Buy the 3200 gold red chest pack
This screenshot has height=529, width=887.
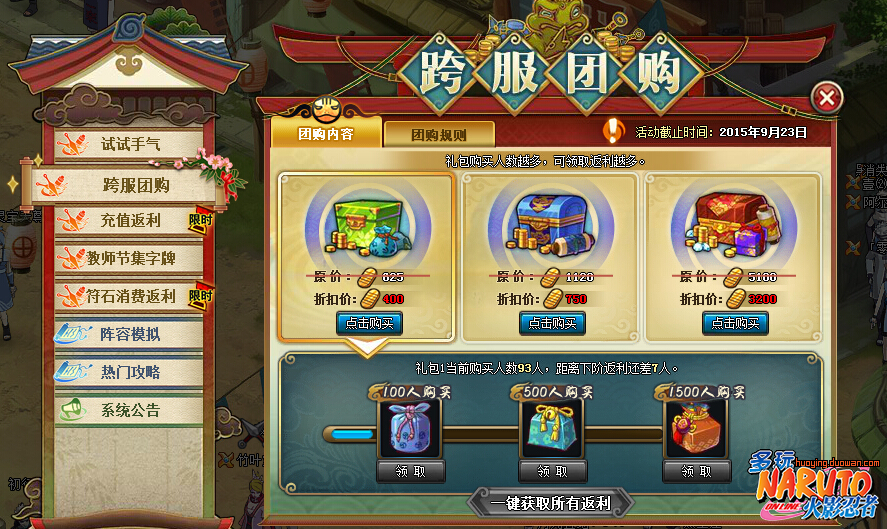(735, 323)
